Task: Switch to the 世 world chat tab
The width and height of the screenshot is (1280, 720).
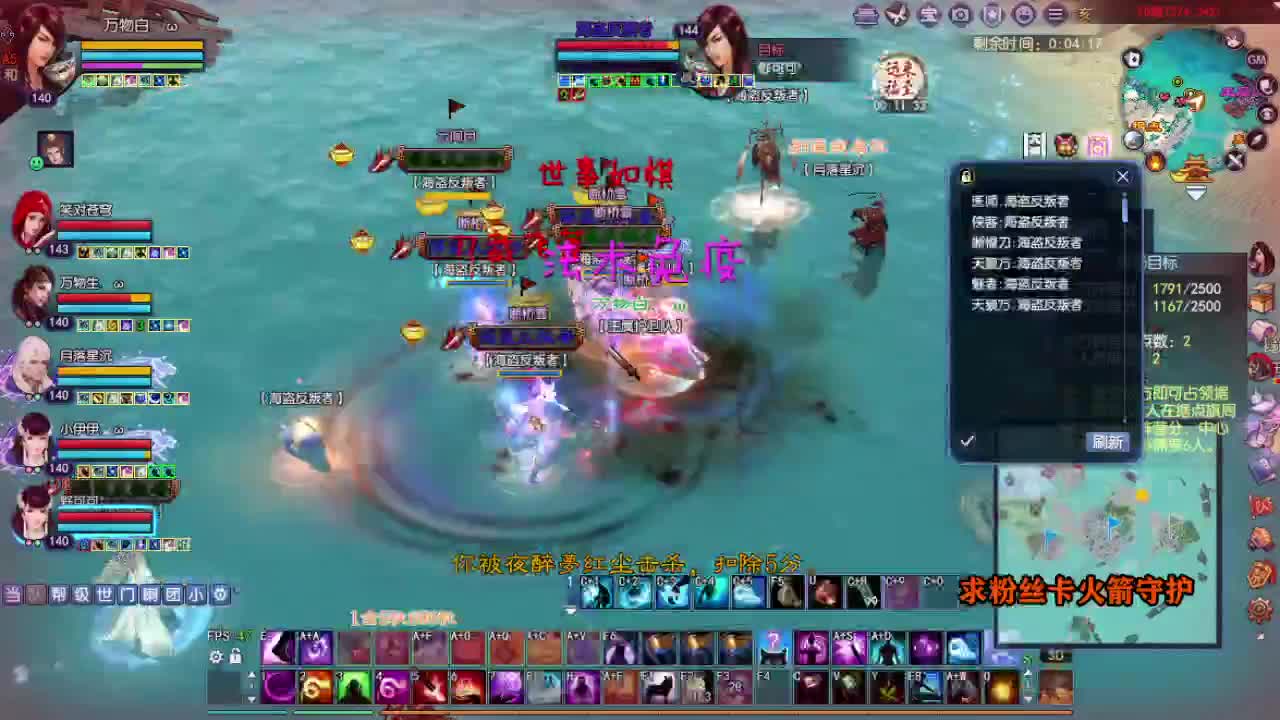Action: (x=104, y=593)
